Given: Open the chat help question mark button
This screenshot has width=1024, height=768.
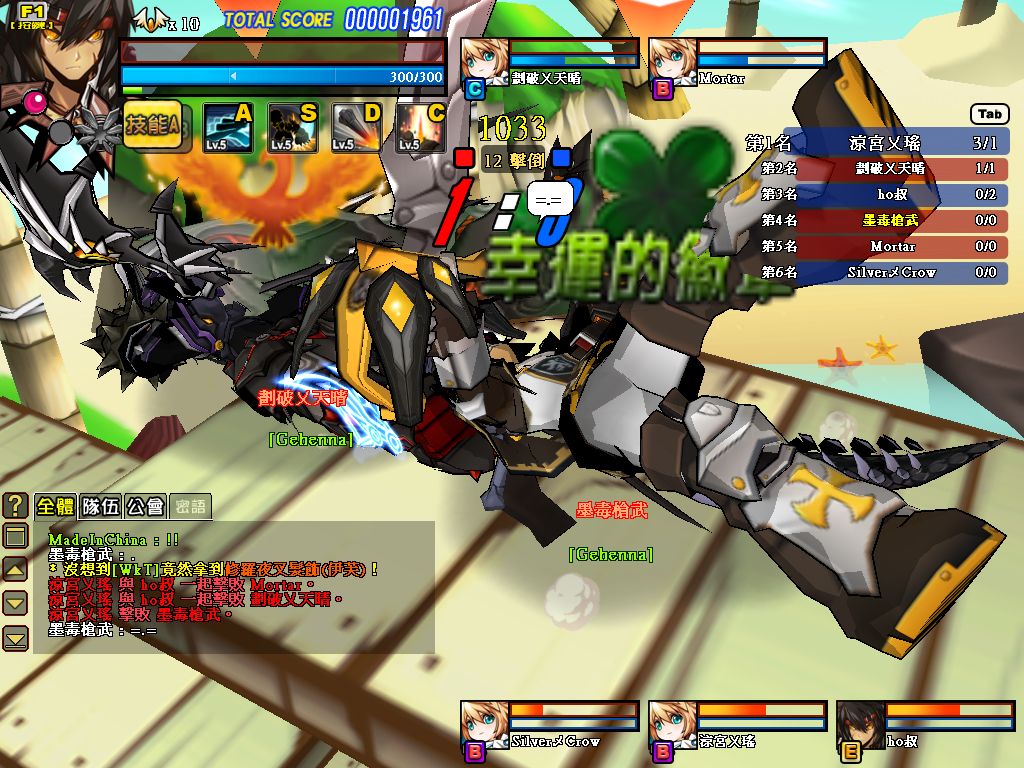Looking at the screenshot, I should click(x=15, y=506).
